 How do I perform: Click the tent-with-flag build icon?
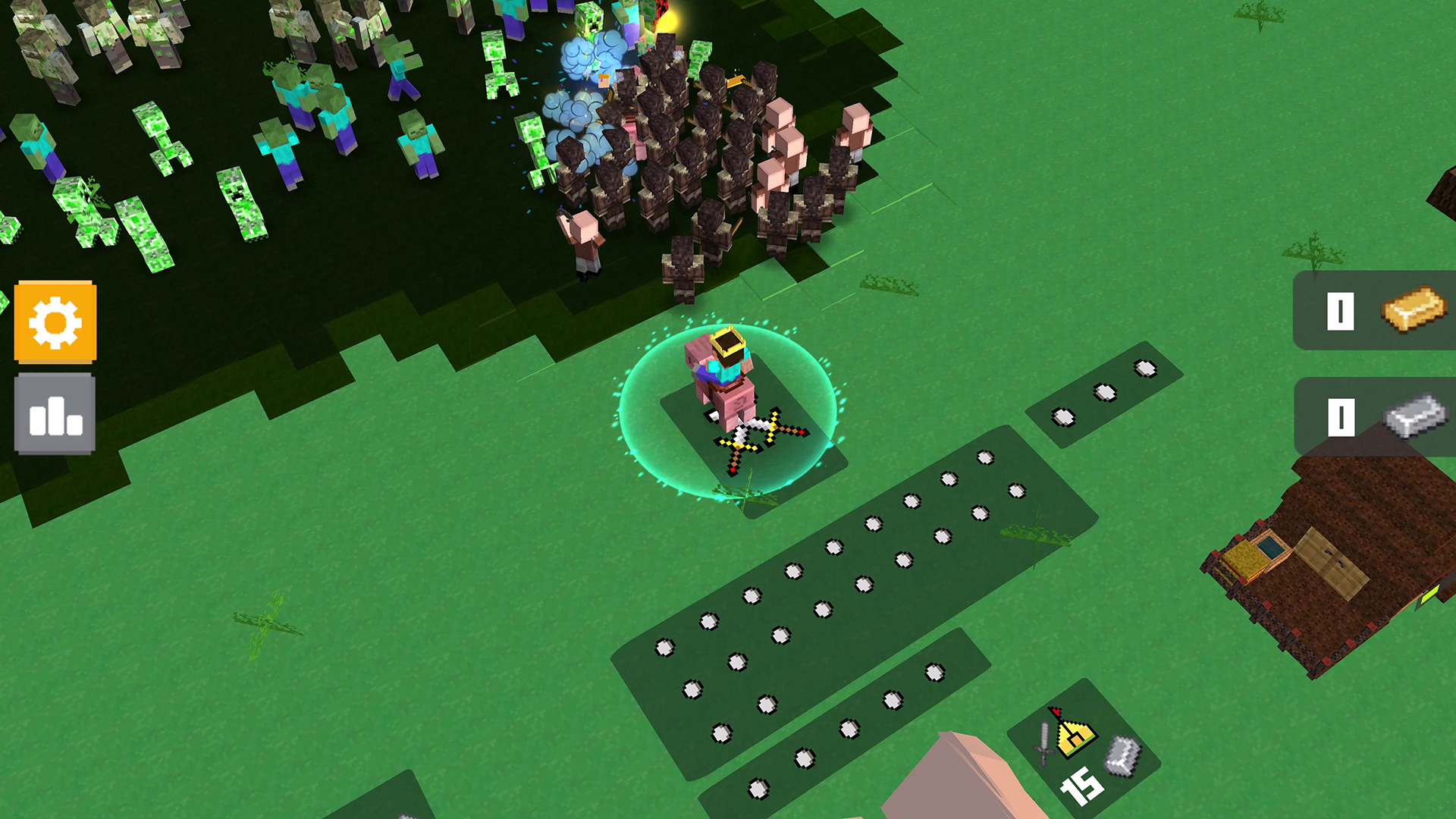click(1074, 735)
